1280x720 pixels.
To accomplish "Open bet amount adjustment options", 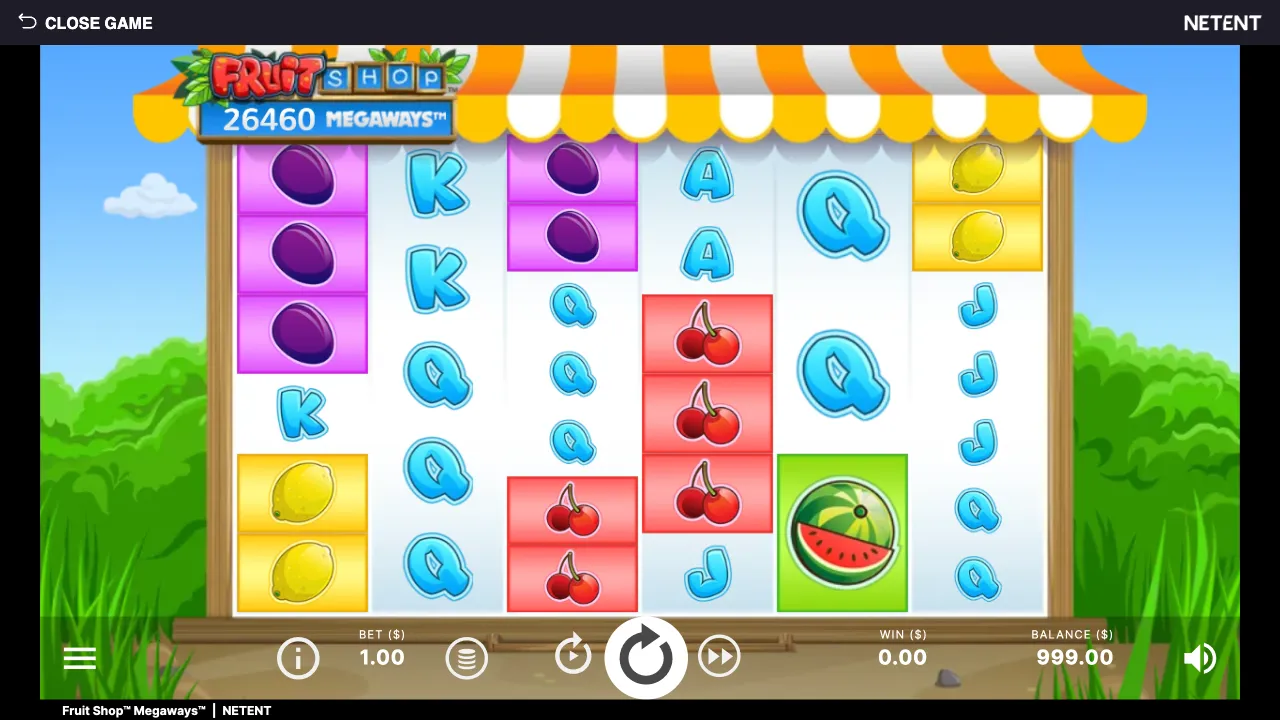I will (x=466, y=657).
